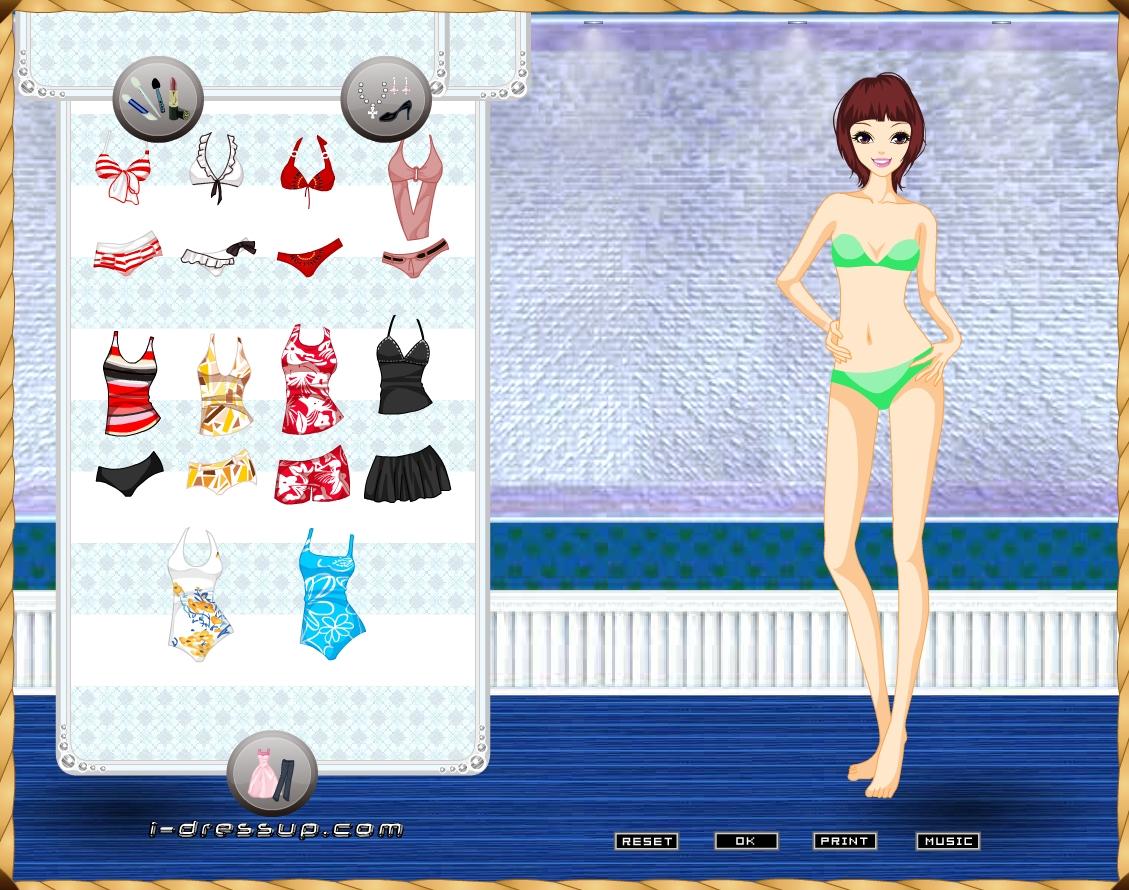Visit the i-dressup.com link
Viewport: 1129px width, 890px height.
coord(276,829)
